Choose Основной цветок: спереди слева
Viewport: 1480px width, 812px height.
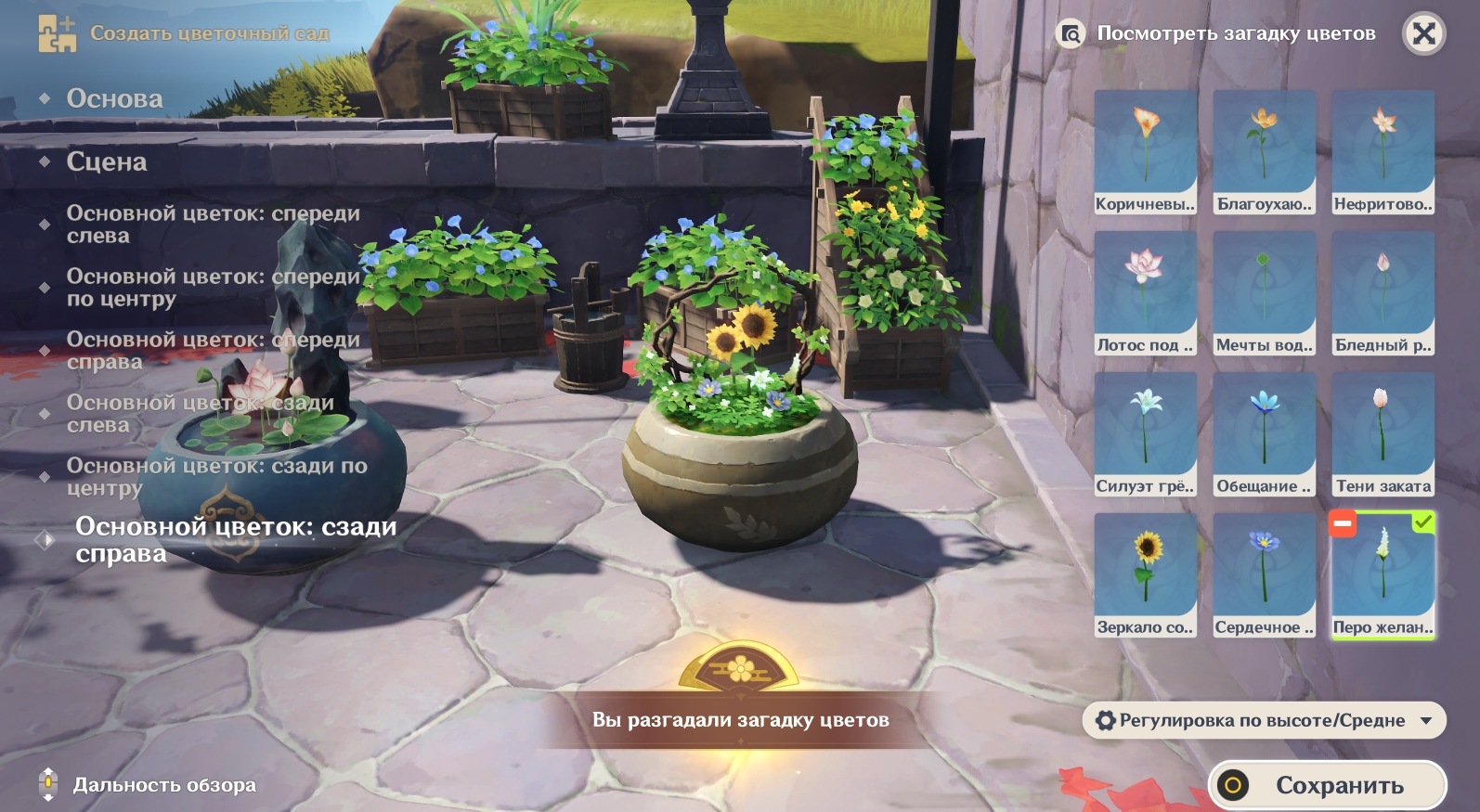213,225
